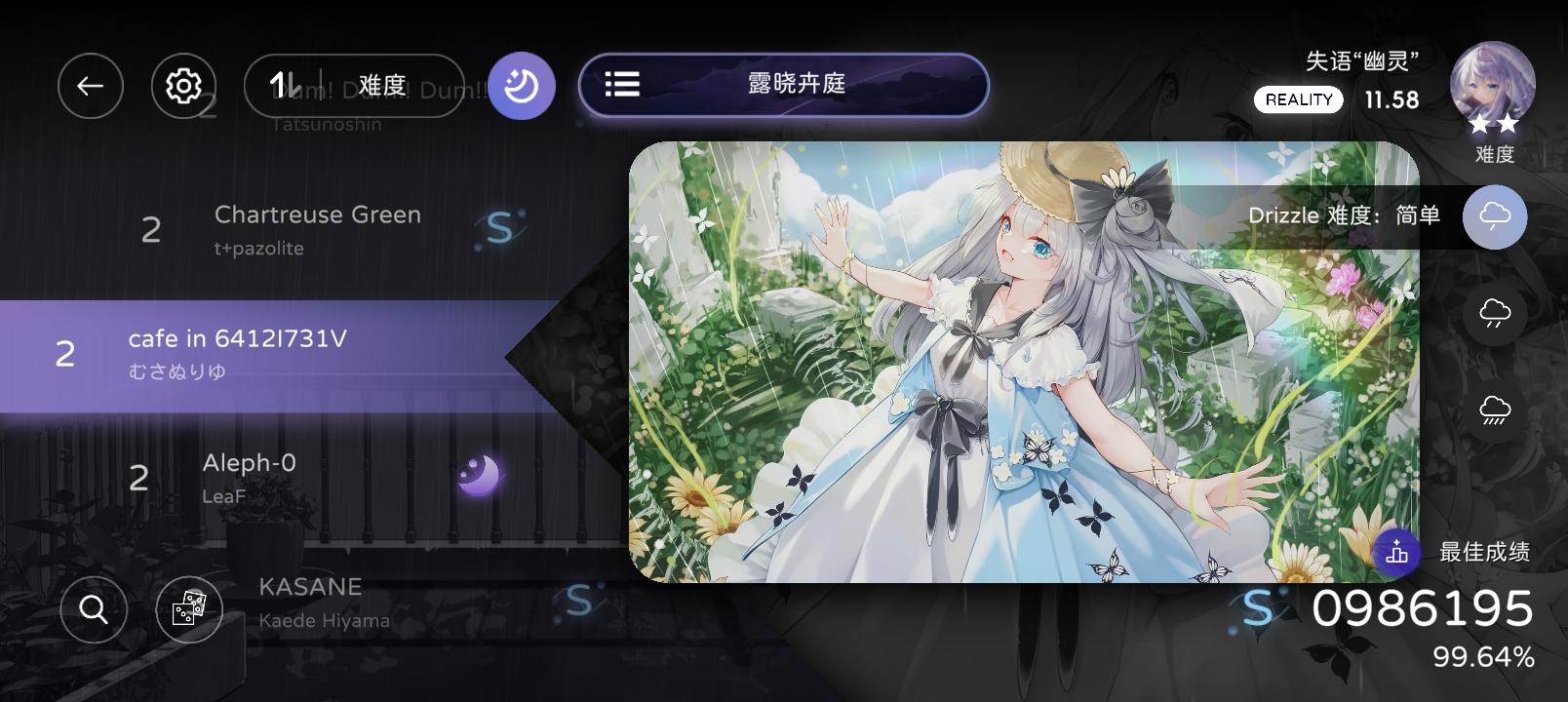
Task: Click the random song dice icon
Action: click(191, 609)
